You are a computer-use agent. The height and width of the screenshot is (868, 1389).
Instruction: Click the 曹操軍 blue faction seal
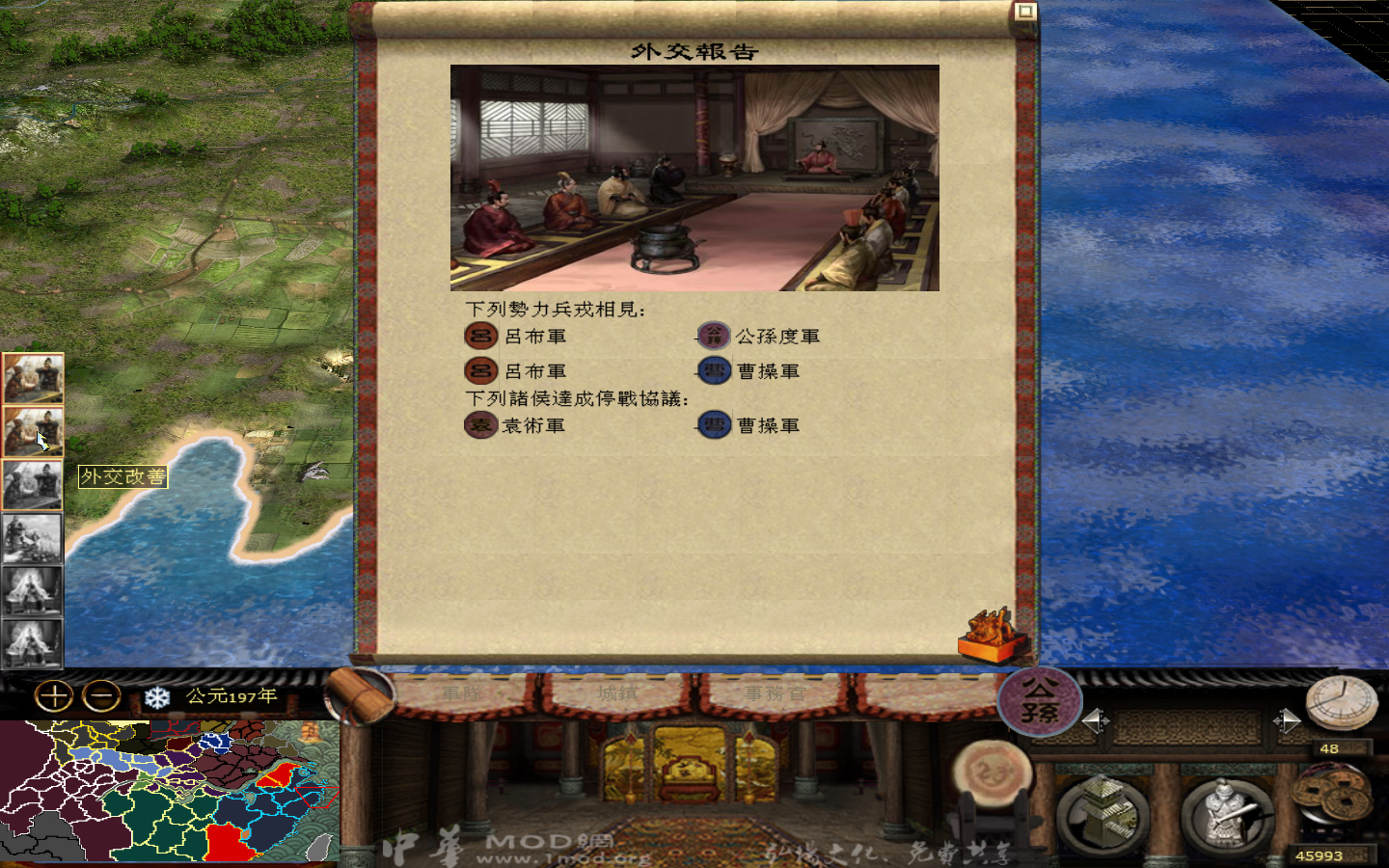click(x=713, y=370)
